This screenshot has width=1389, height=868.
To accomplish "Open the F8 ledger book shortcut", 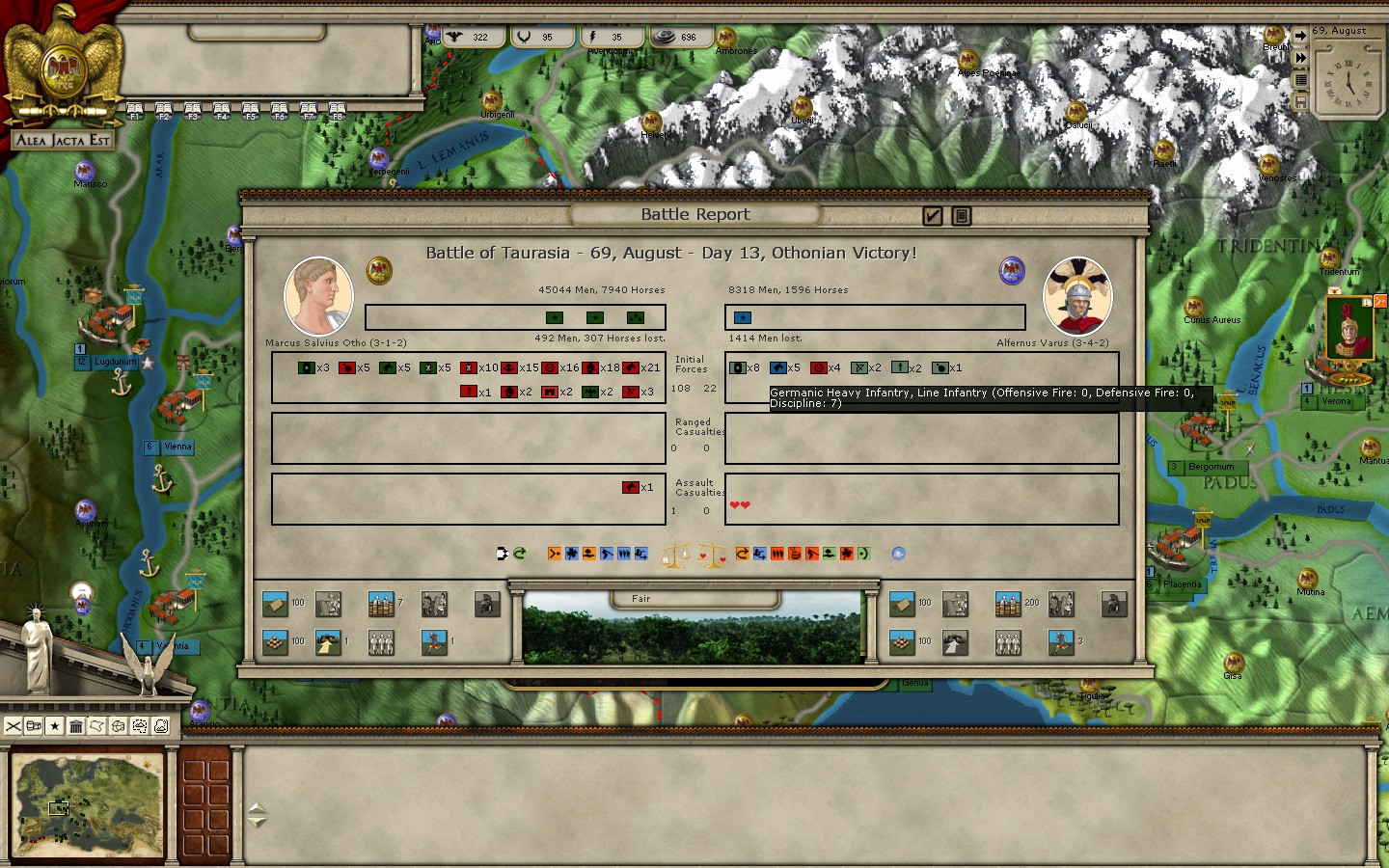I will click(337, 110).
